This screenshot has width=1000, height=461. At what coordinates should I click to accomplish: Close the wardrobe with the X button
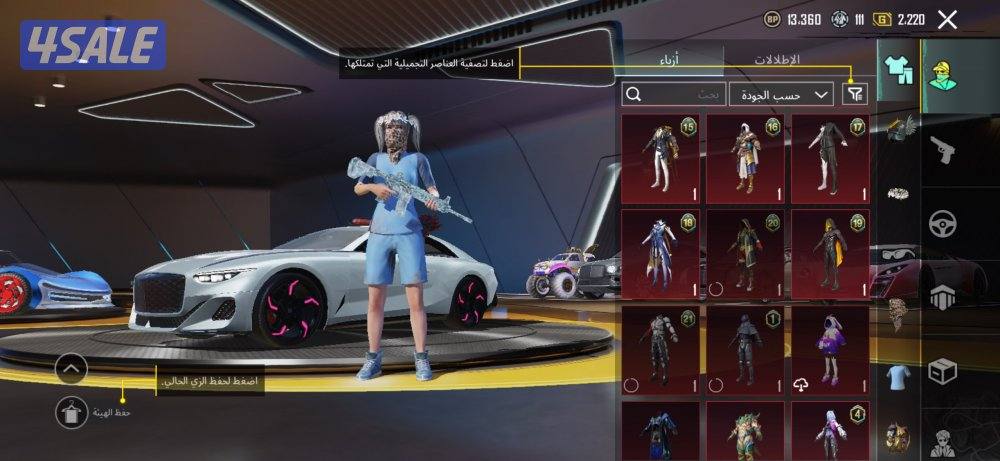[x=947, y=19]
